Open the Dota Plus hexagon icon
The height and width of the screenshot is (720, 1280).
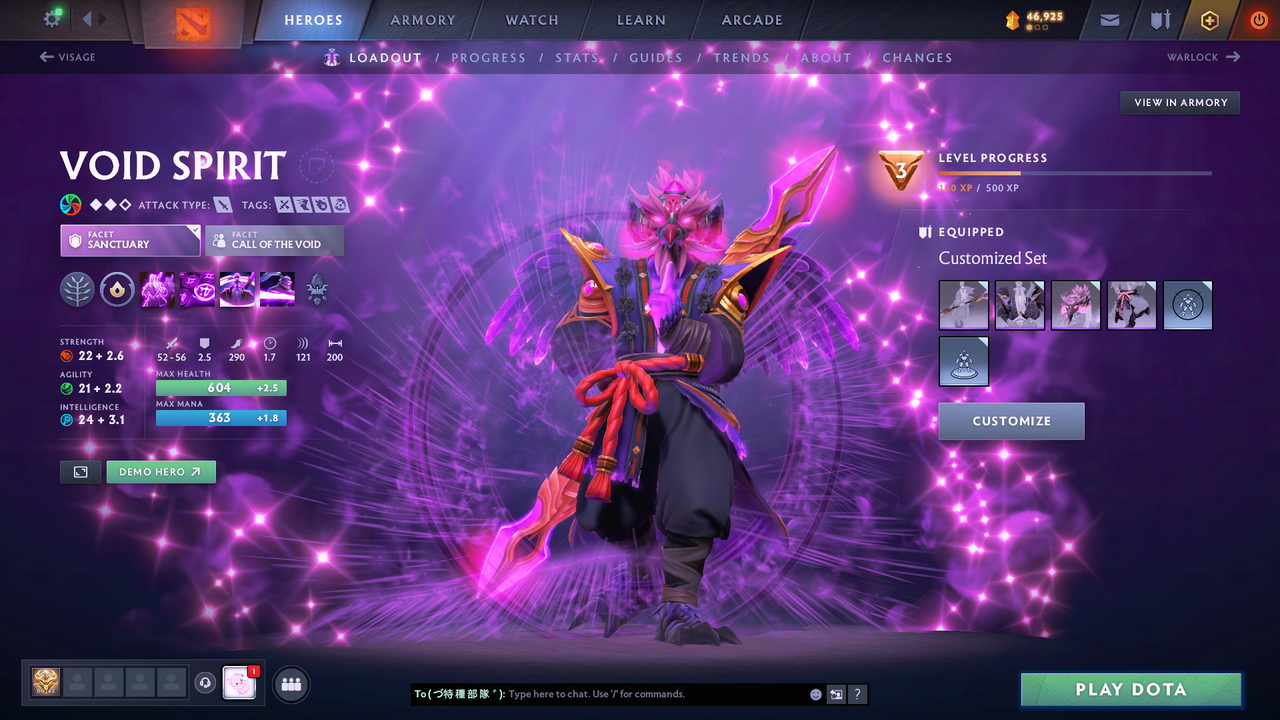[x=1209, y=20]
